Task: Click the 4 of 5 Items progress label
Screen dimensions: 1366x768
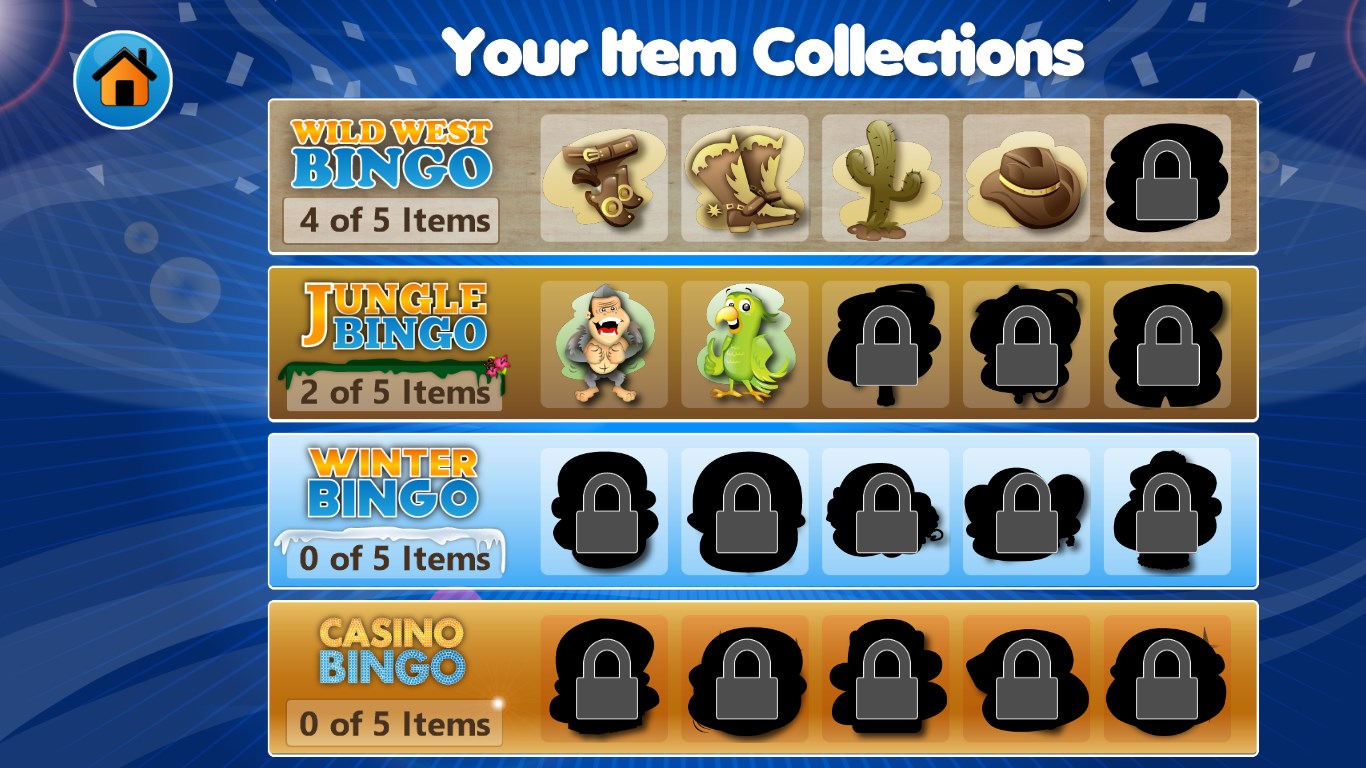Action: (389, 220)
